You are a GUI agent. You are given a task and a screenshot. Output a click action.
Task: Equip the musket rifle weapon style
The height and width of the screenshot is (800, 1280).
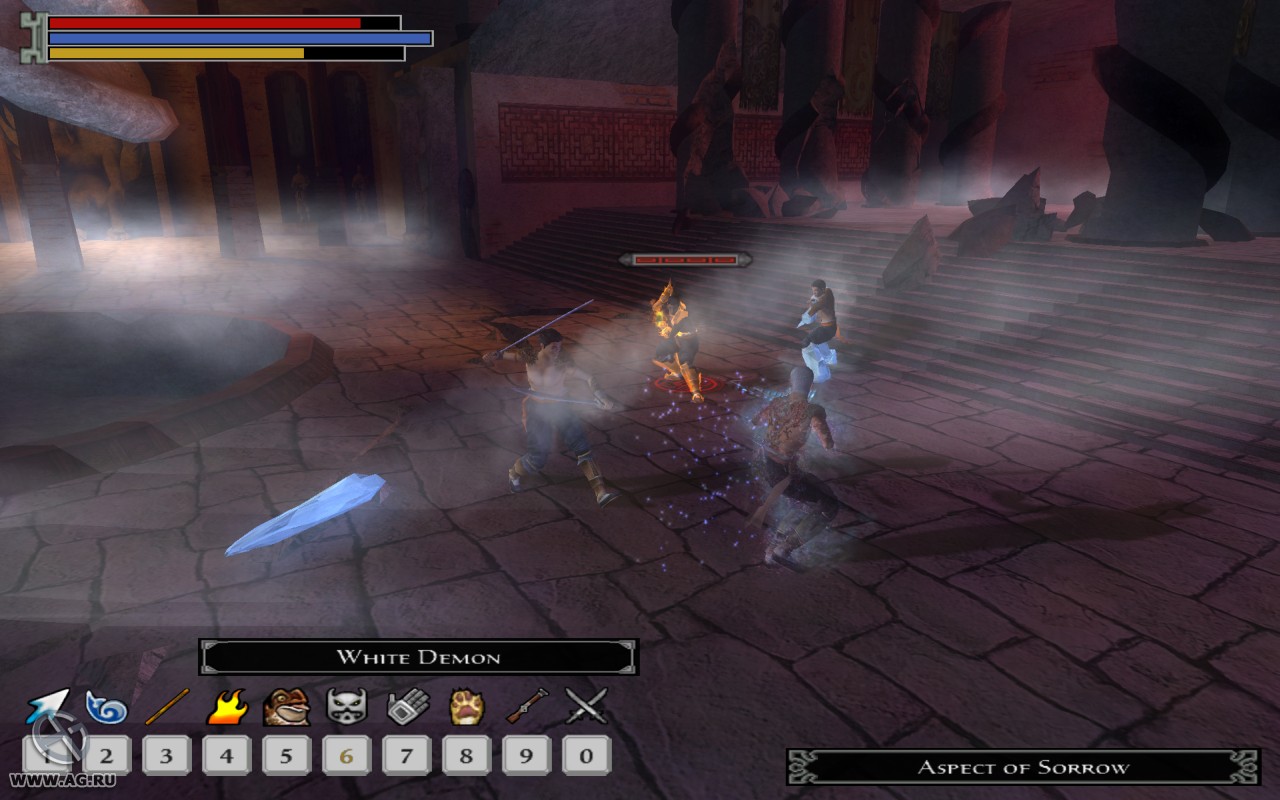tap(526, 706)
